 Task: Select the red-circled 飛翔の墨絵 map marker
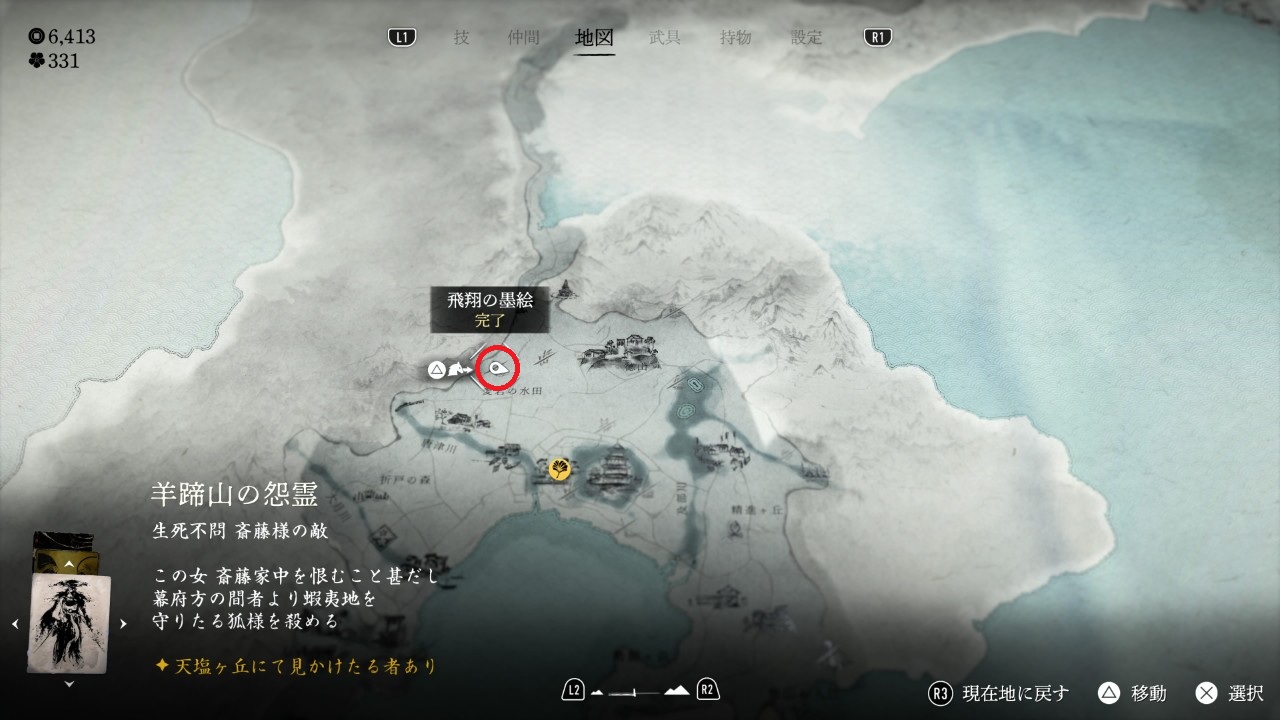(x=498, y=369)
